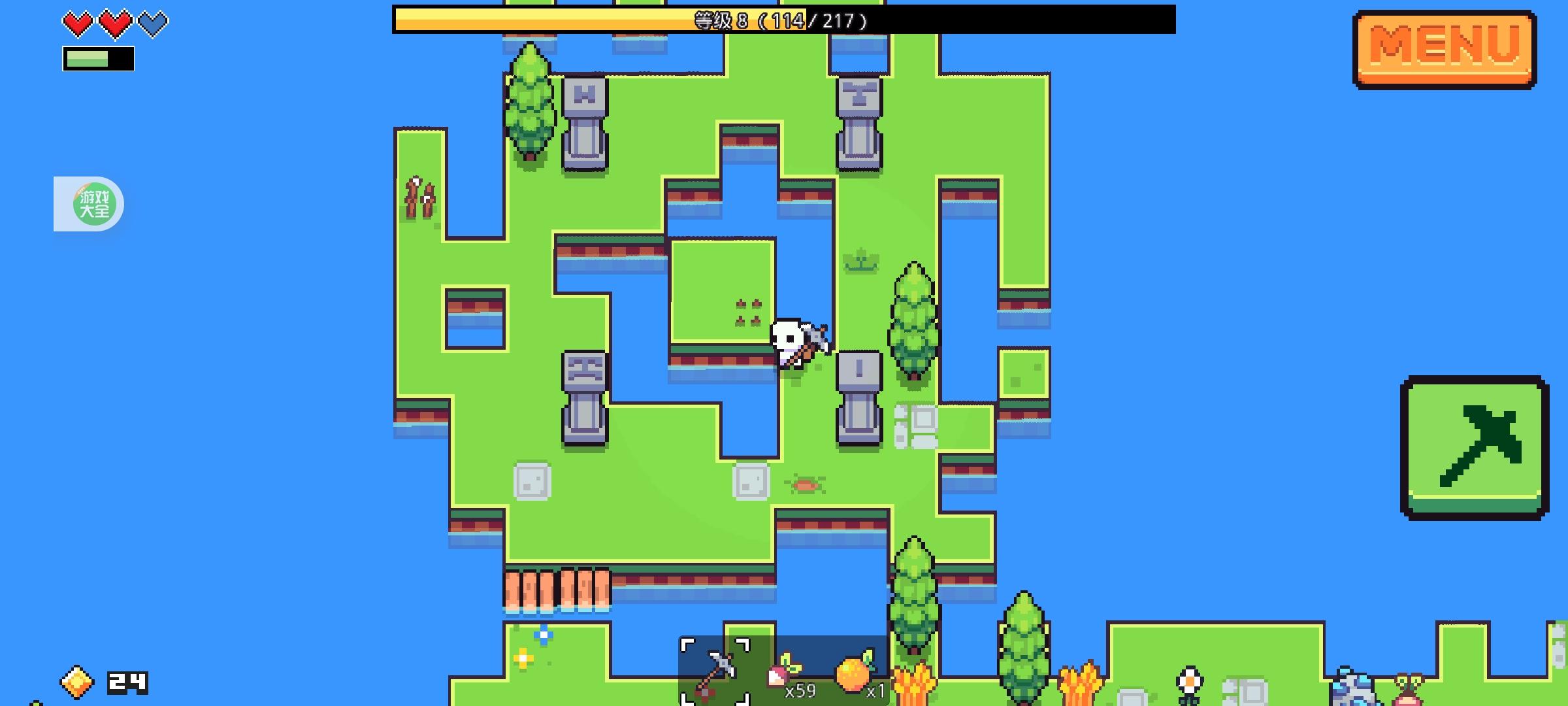Tap the 等级 8 (114/217) text
The image size is (1568, 706).
click(781, 20)
